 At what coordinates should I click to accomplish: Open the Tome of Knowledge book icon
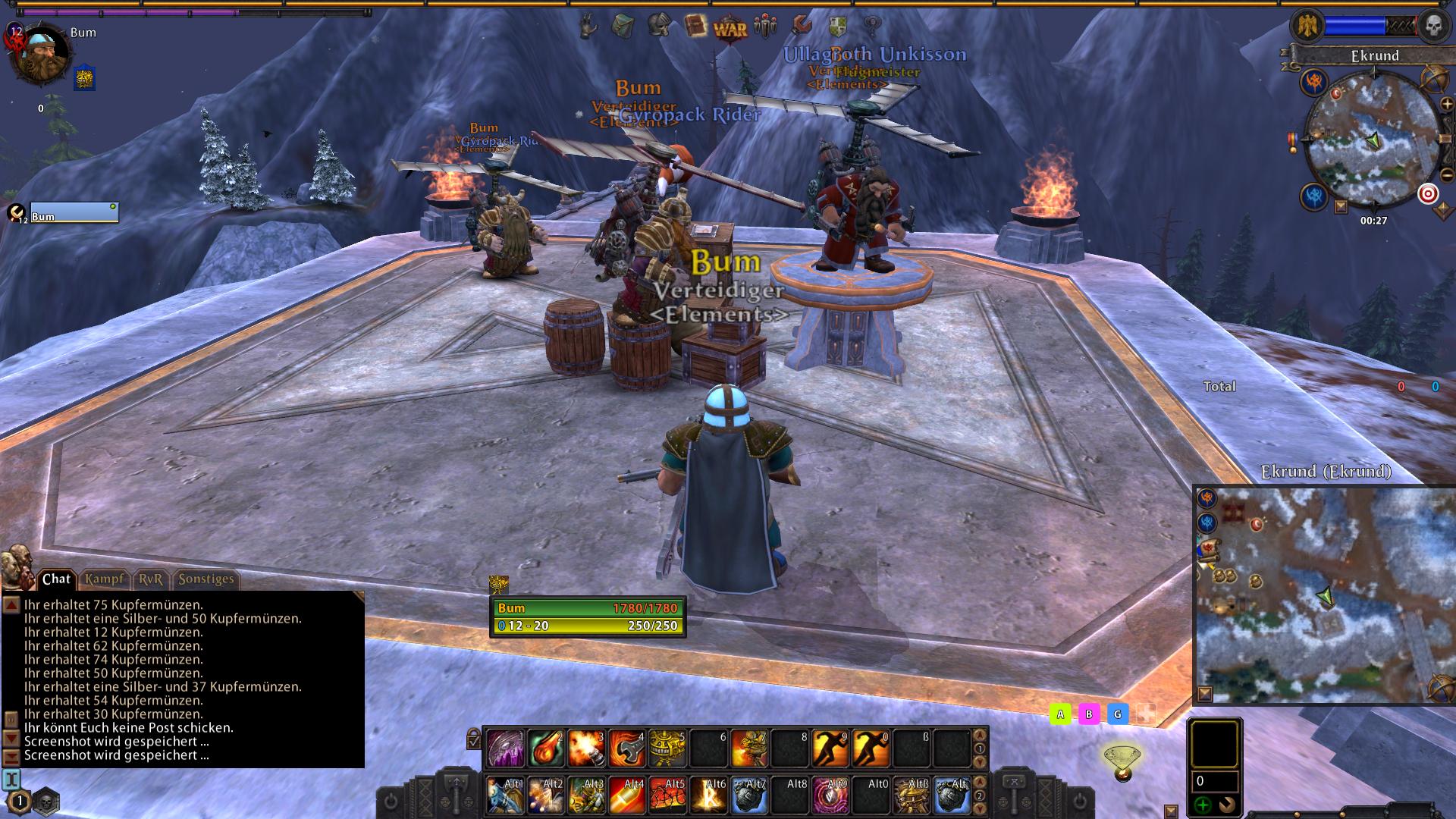point(694,27)
